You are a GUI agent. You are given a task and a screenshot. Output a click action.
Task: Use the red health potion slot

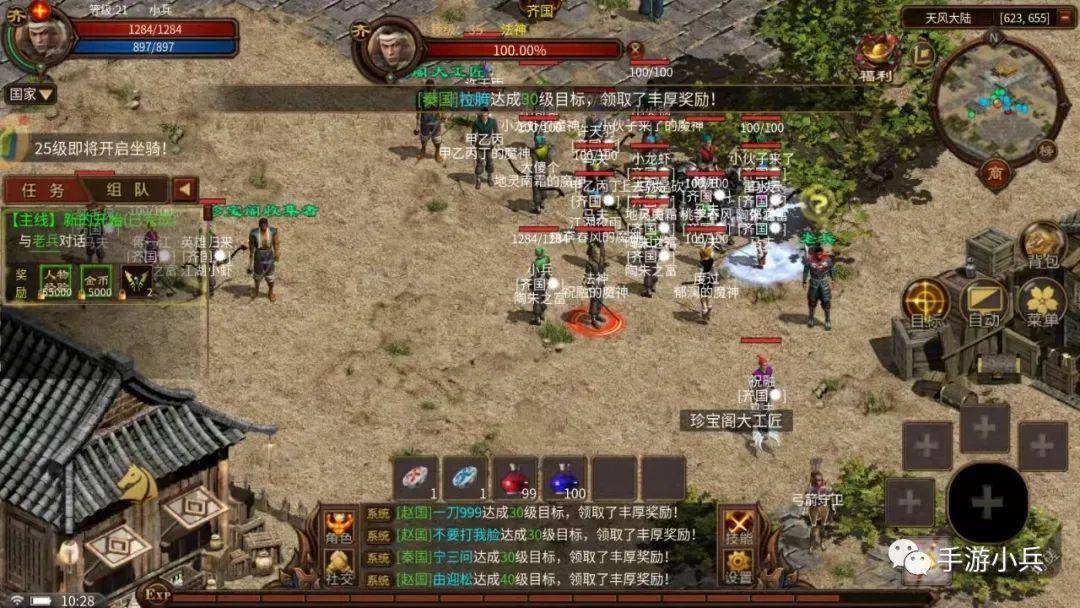point(515,478)
